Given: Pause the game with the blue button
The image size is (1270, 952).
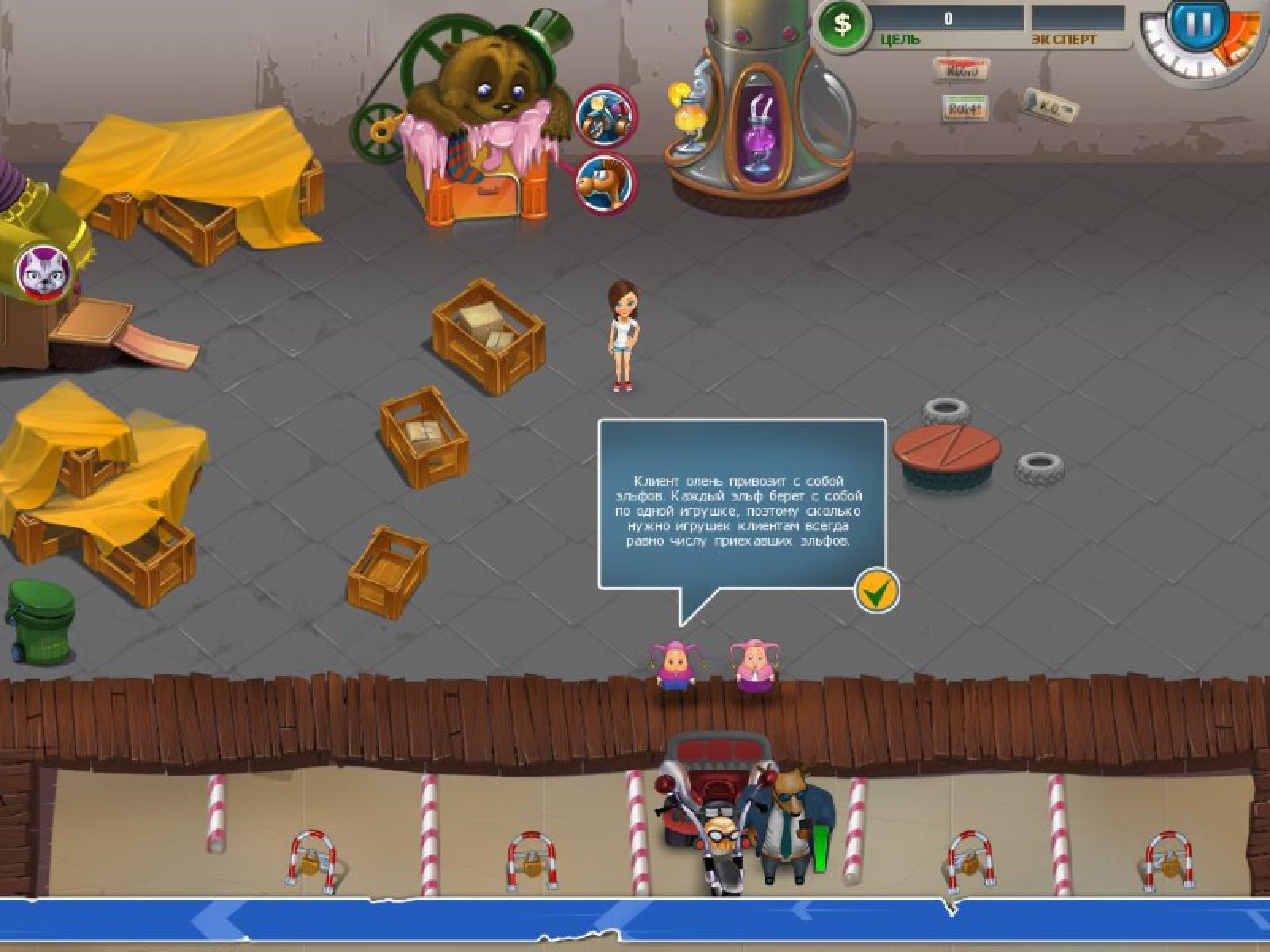Looking at the screenshot, I should 1198,24.
